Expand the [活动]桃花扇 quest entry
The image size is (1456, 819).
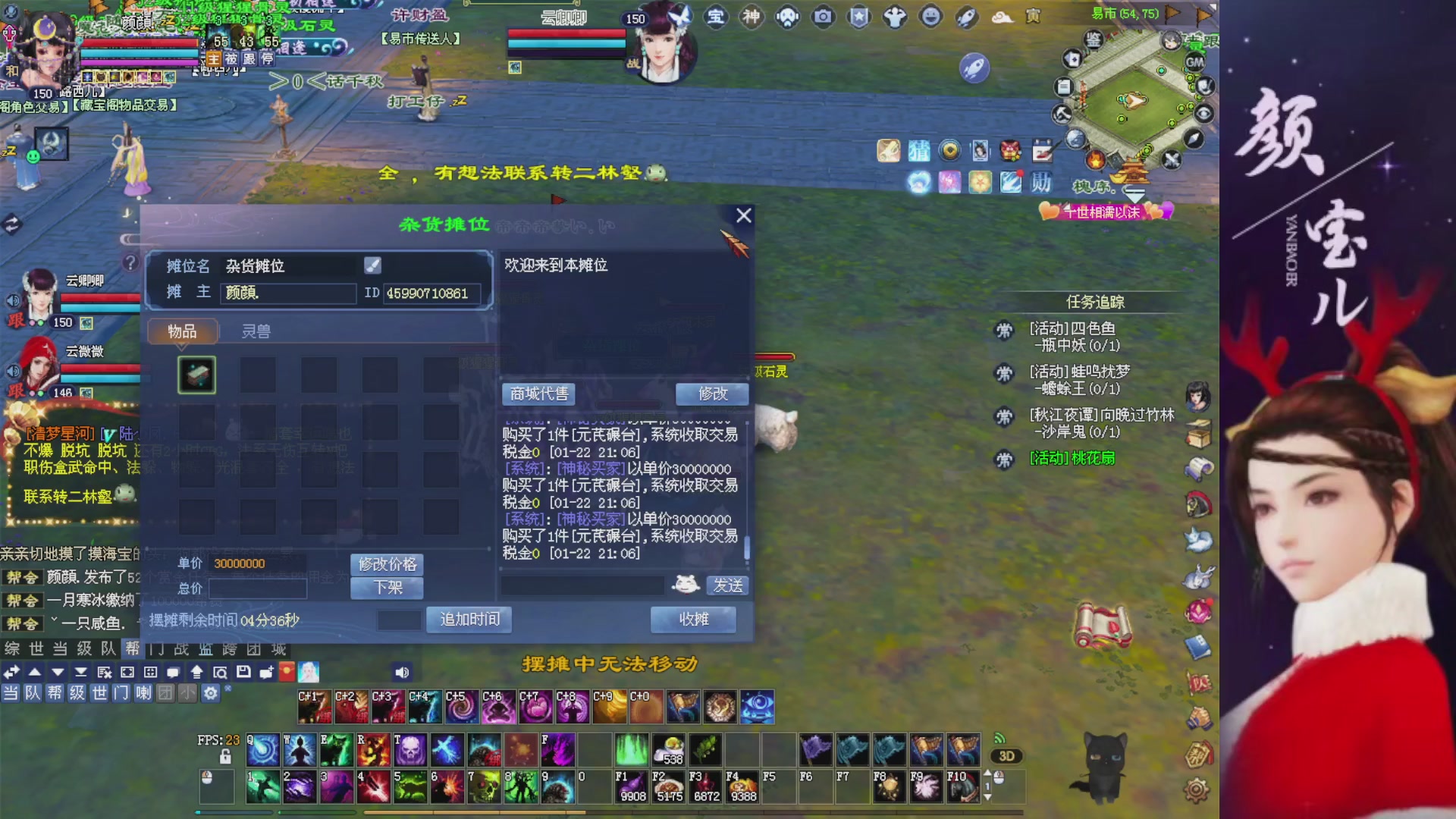(x=1071, y=458)
